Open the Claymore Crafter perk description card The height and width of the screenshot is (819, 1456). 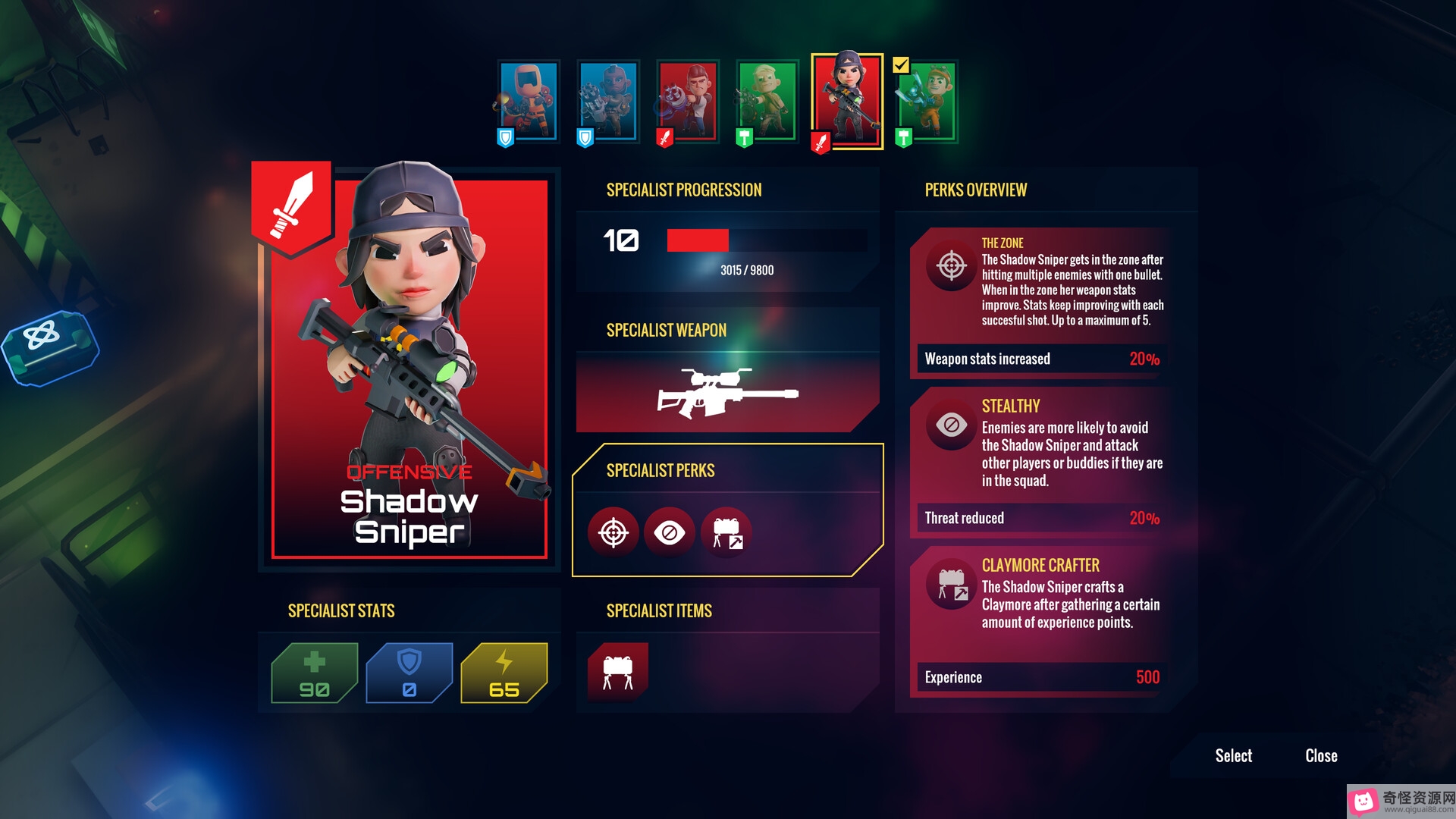1040,620
